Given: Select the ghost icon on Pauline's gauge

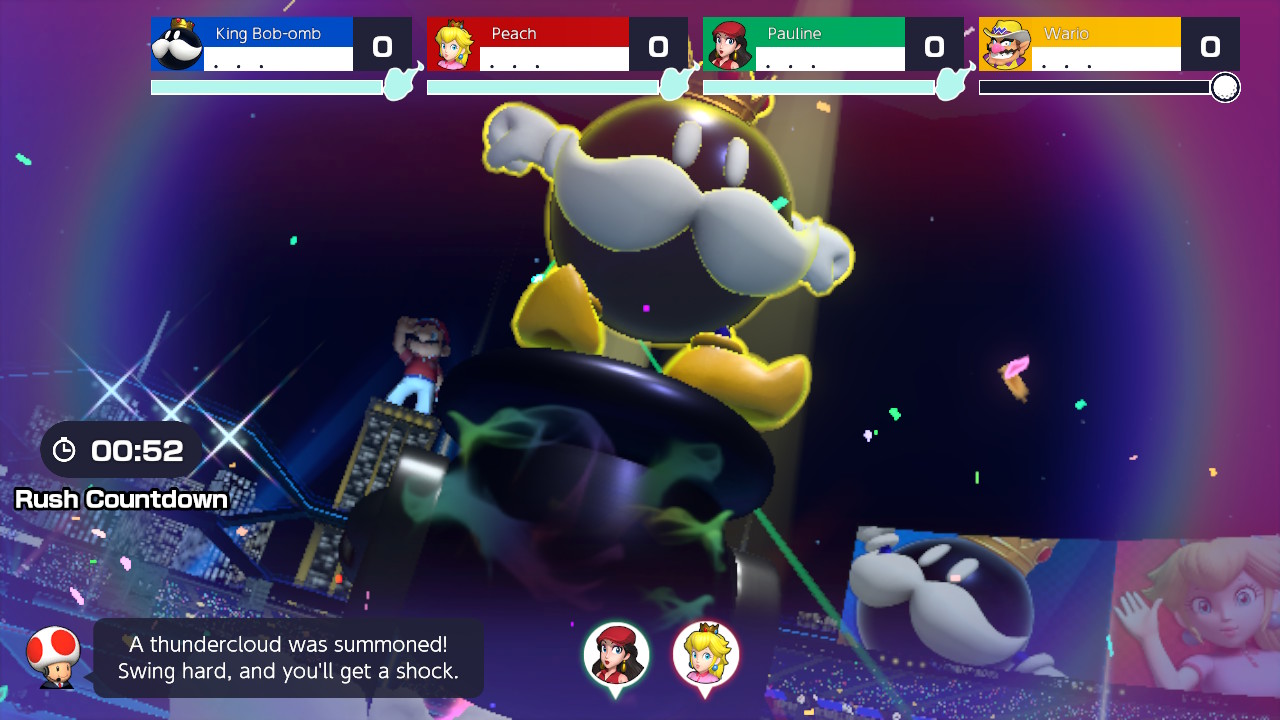Looking at the screenshot, I should pos(948,85).
